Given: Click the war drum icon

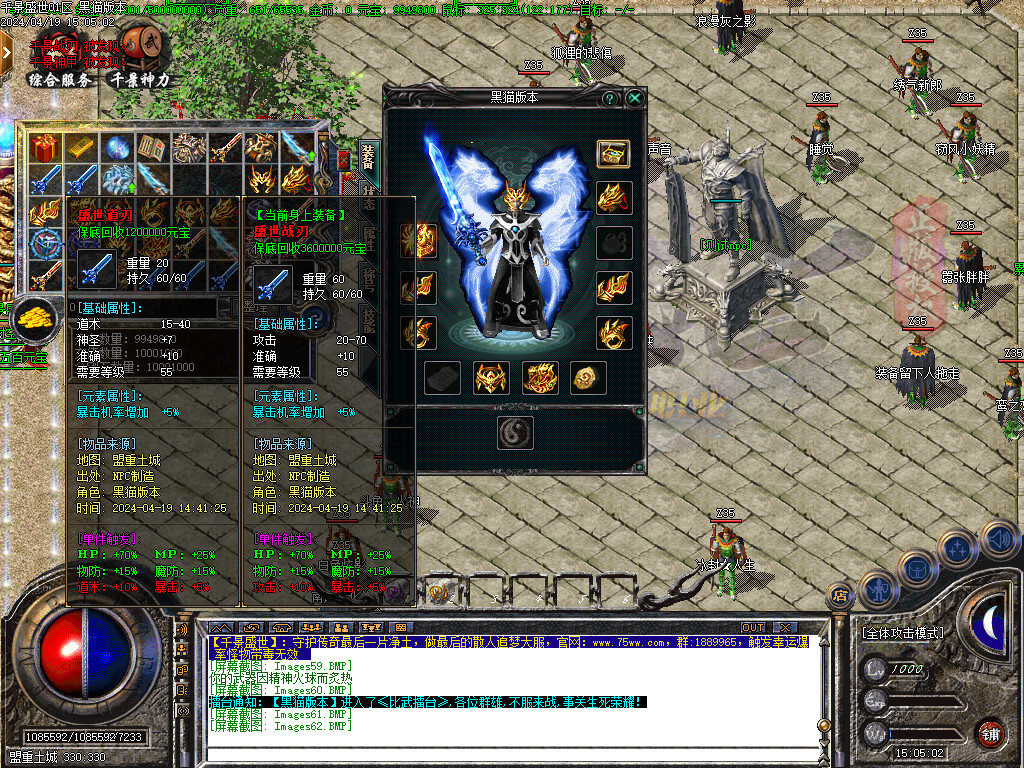Looking at the screenshot, I should click(x=146, y=41).
